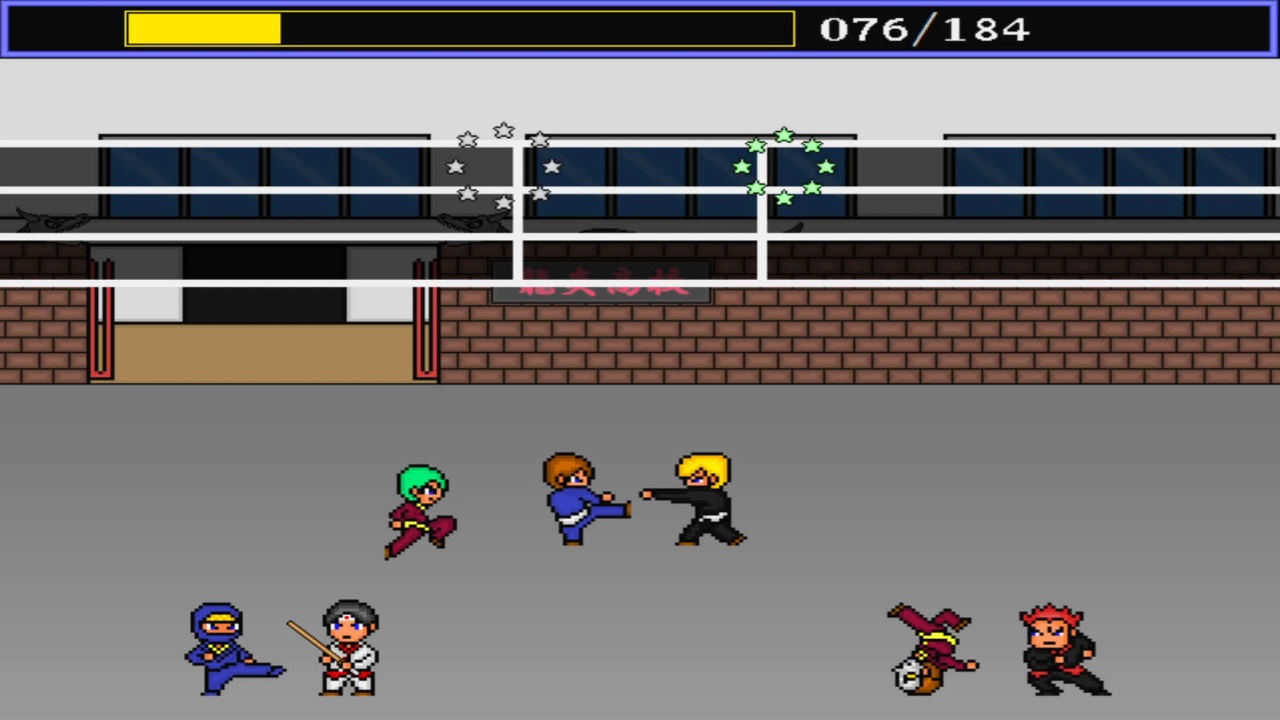Click the red kanji sign on the wall
Image resolution: width=1280 pixels, height=720 pixels.
click(x=600, y=283)
